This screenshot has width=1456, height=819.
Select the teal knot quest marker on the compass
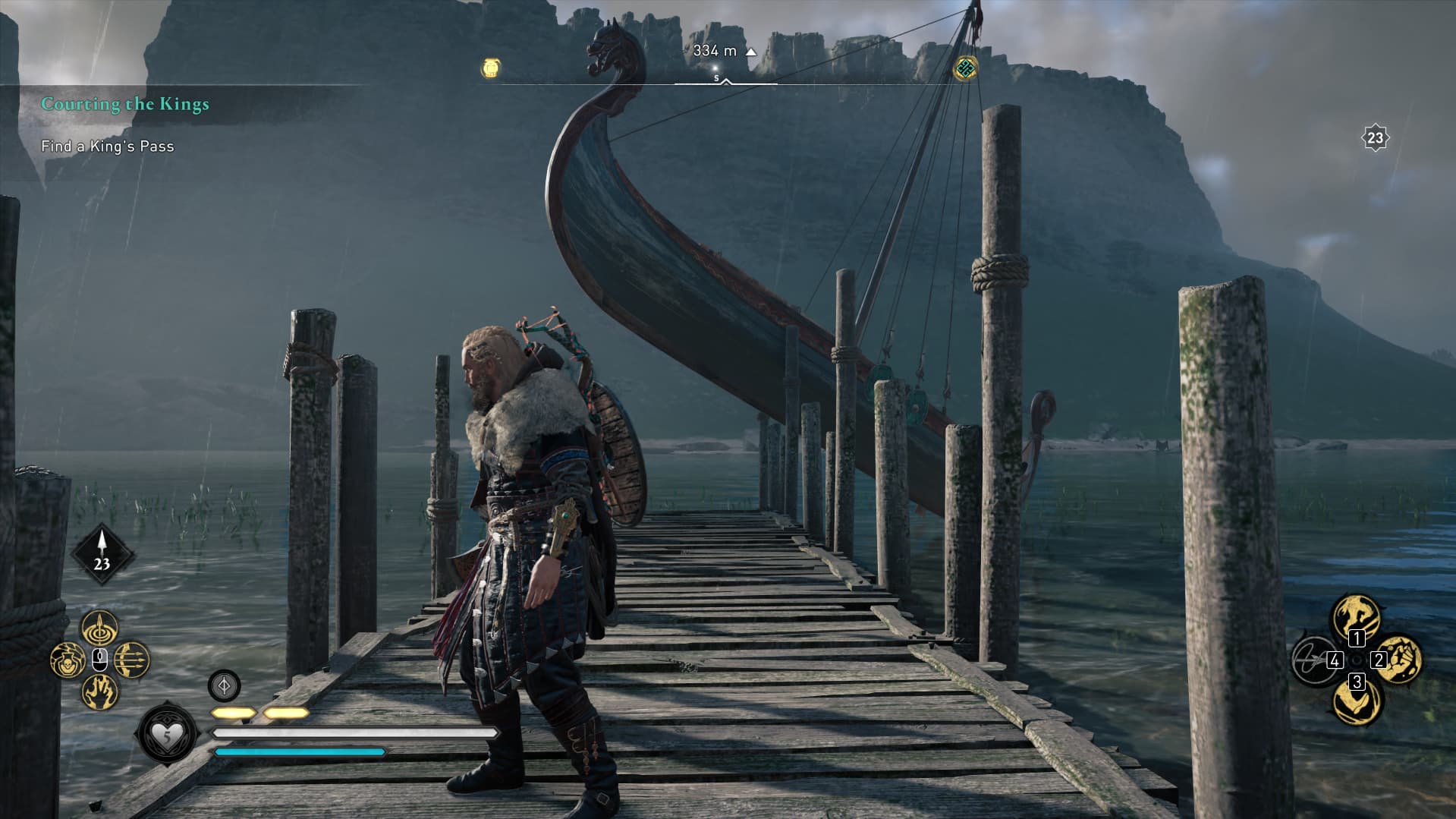965,68
